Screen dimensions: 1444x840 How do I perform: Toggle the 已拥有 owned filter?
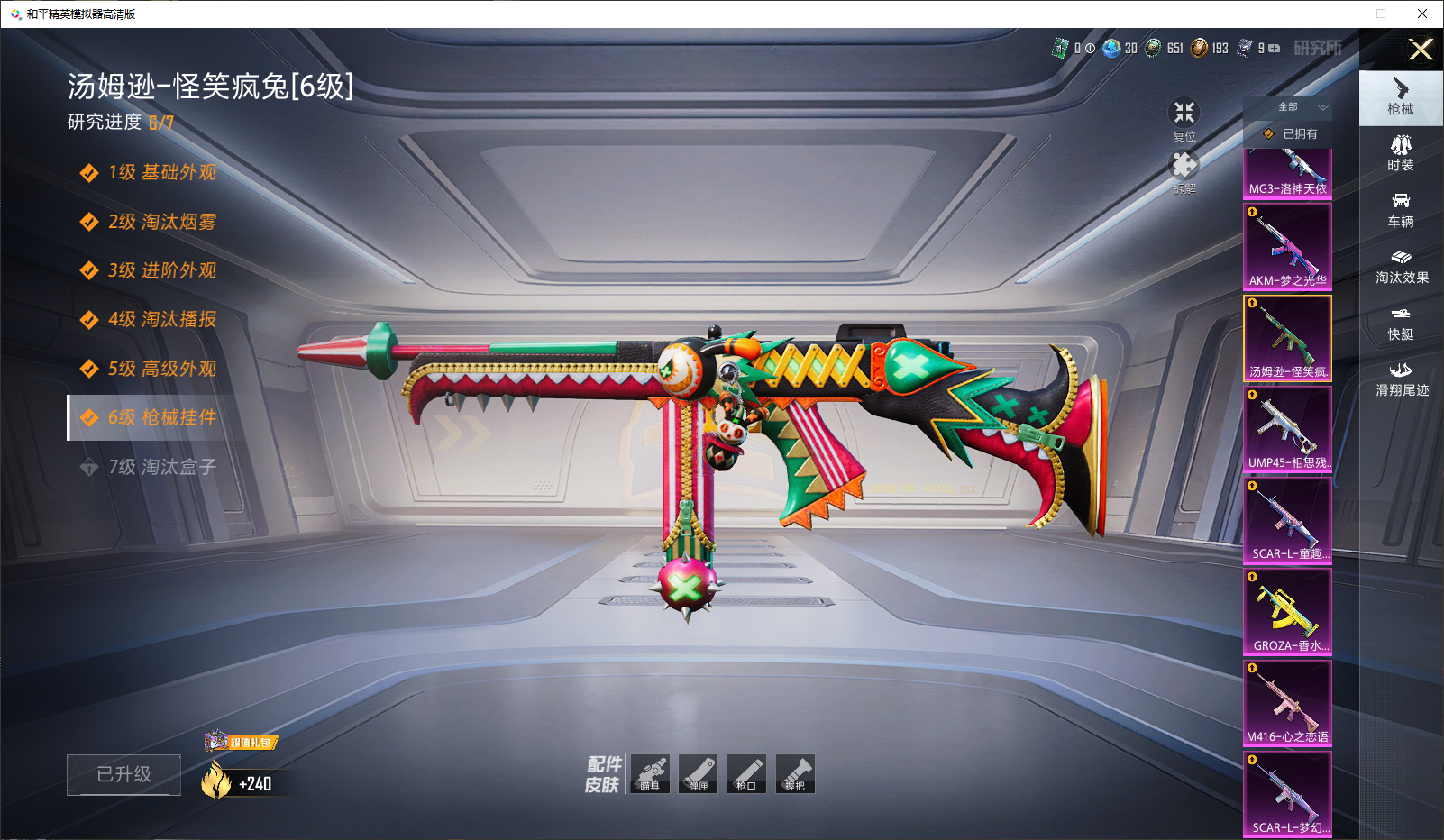click(x=1291, y=134)
